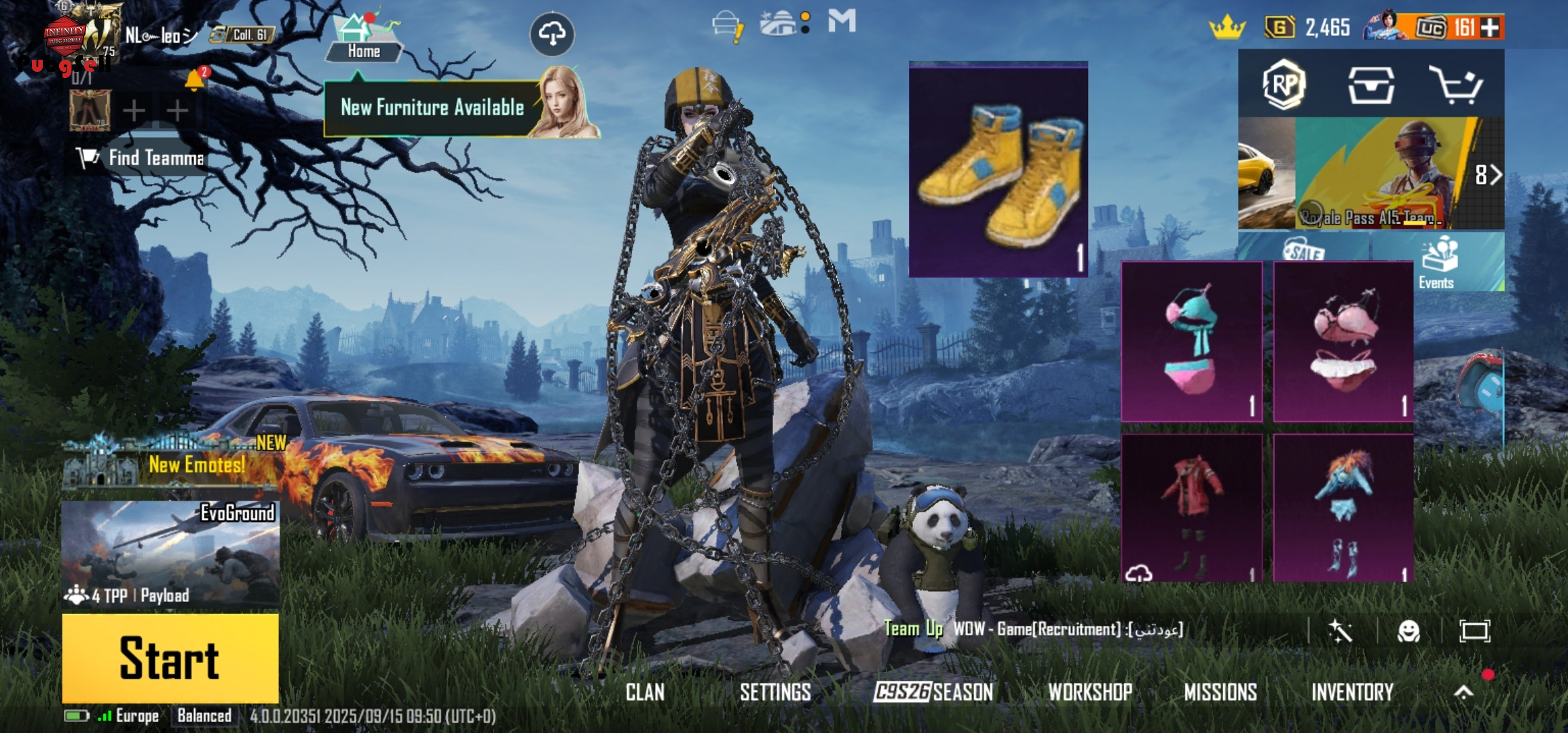The height and width of the screenshot is (733, 1568).
Task: Open the C9S26 Season page
Action: (x=933, y=692)
